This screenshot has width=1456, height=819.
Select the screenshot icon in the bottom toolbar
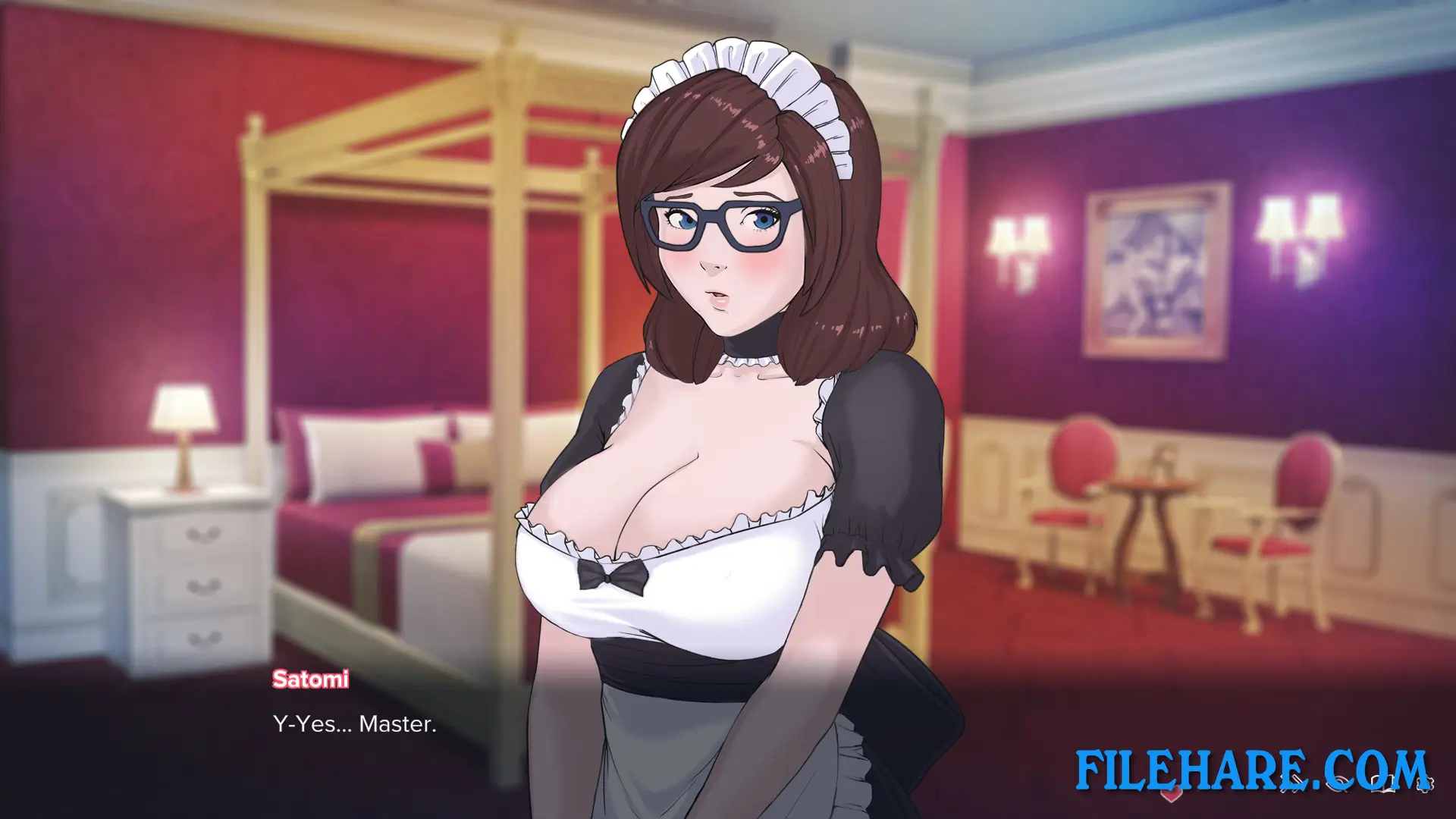tap(1291, 783)
